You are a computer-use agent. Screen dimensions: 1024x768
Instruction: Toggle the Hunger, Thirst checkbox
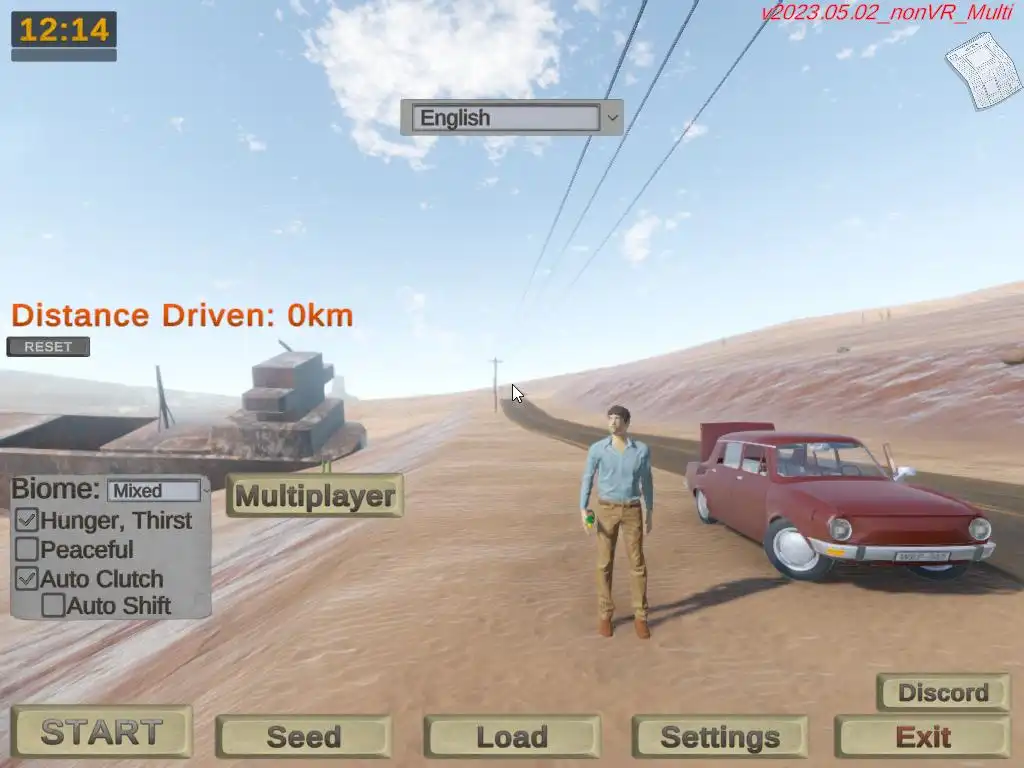coord(27,520)
